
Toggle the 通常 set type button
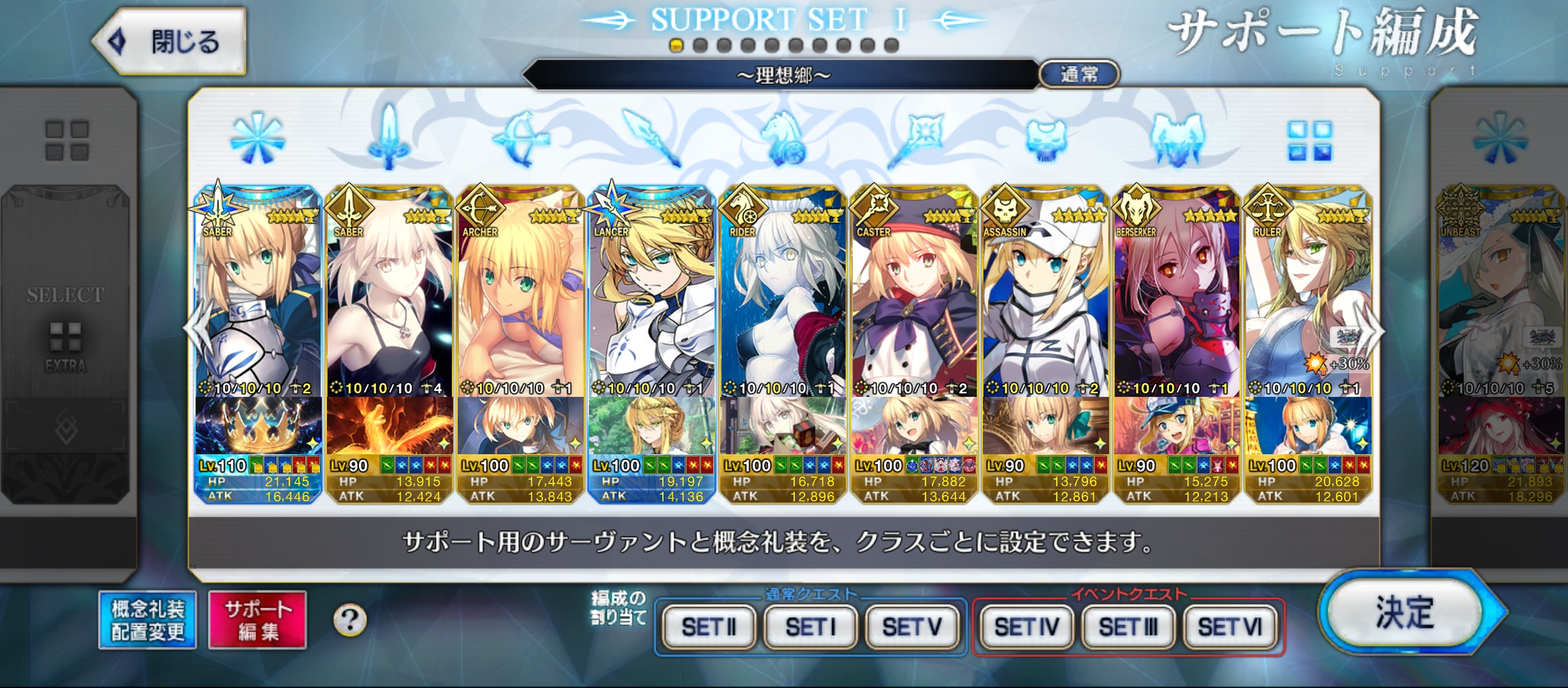pyautogui.click(x=1080, y=74)
